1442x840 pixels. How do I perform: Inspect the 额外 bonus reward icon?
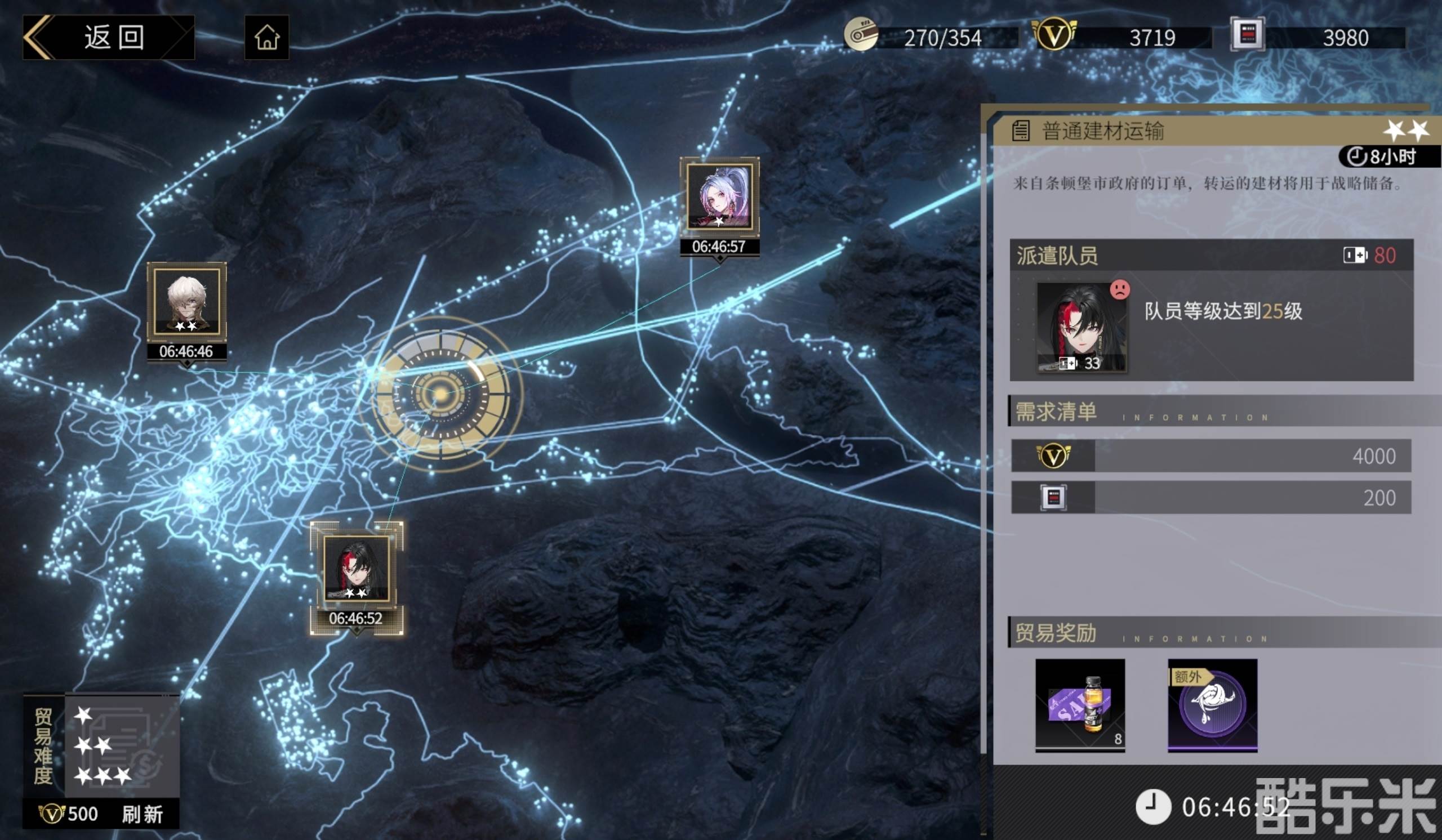coord(1213,704)
